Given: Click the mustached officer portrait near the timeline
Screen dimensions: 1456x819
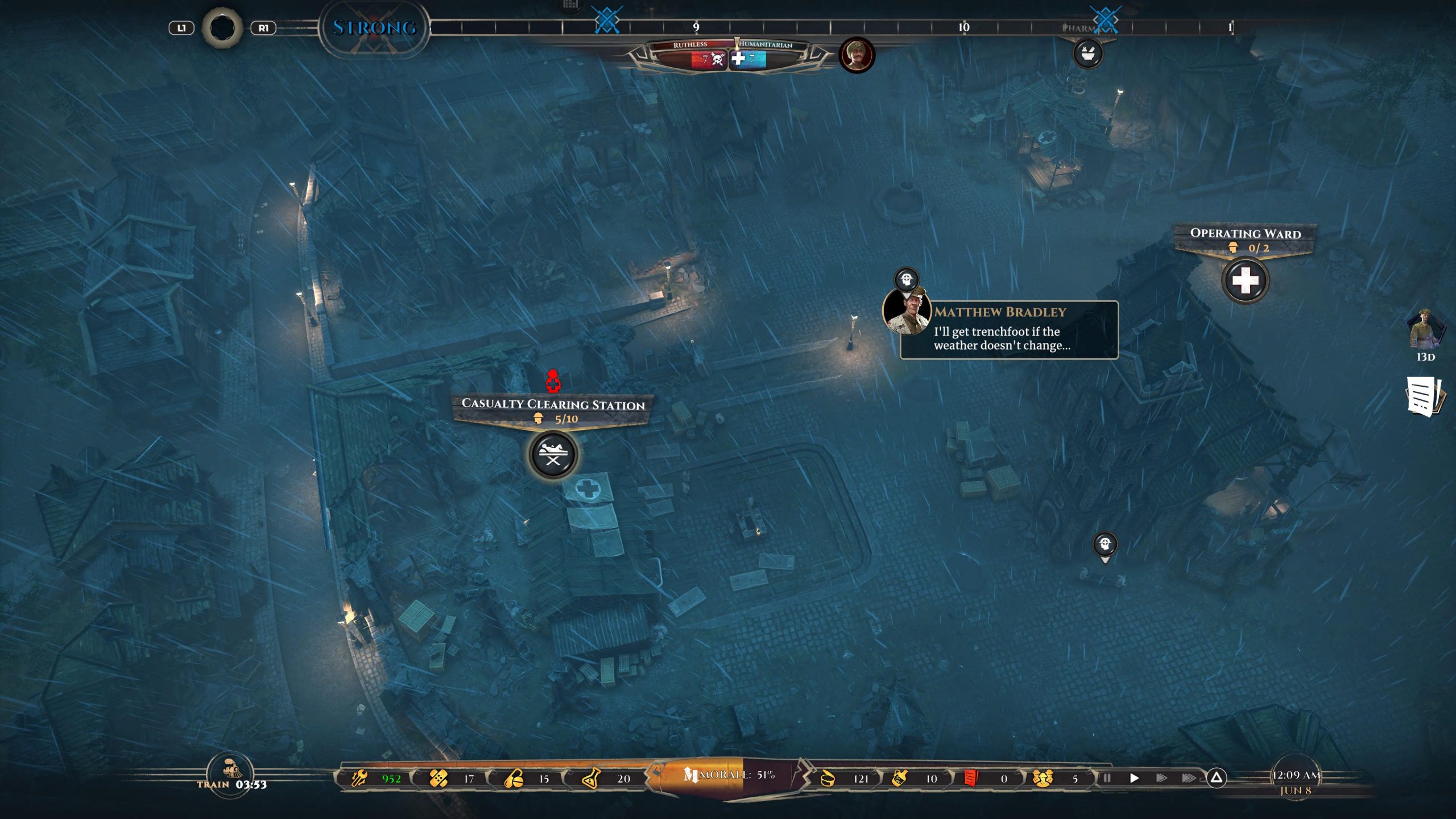Looking at the screenshot, I should [x=857, y=56].
